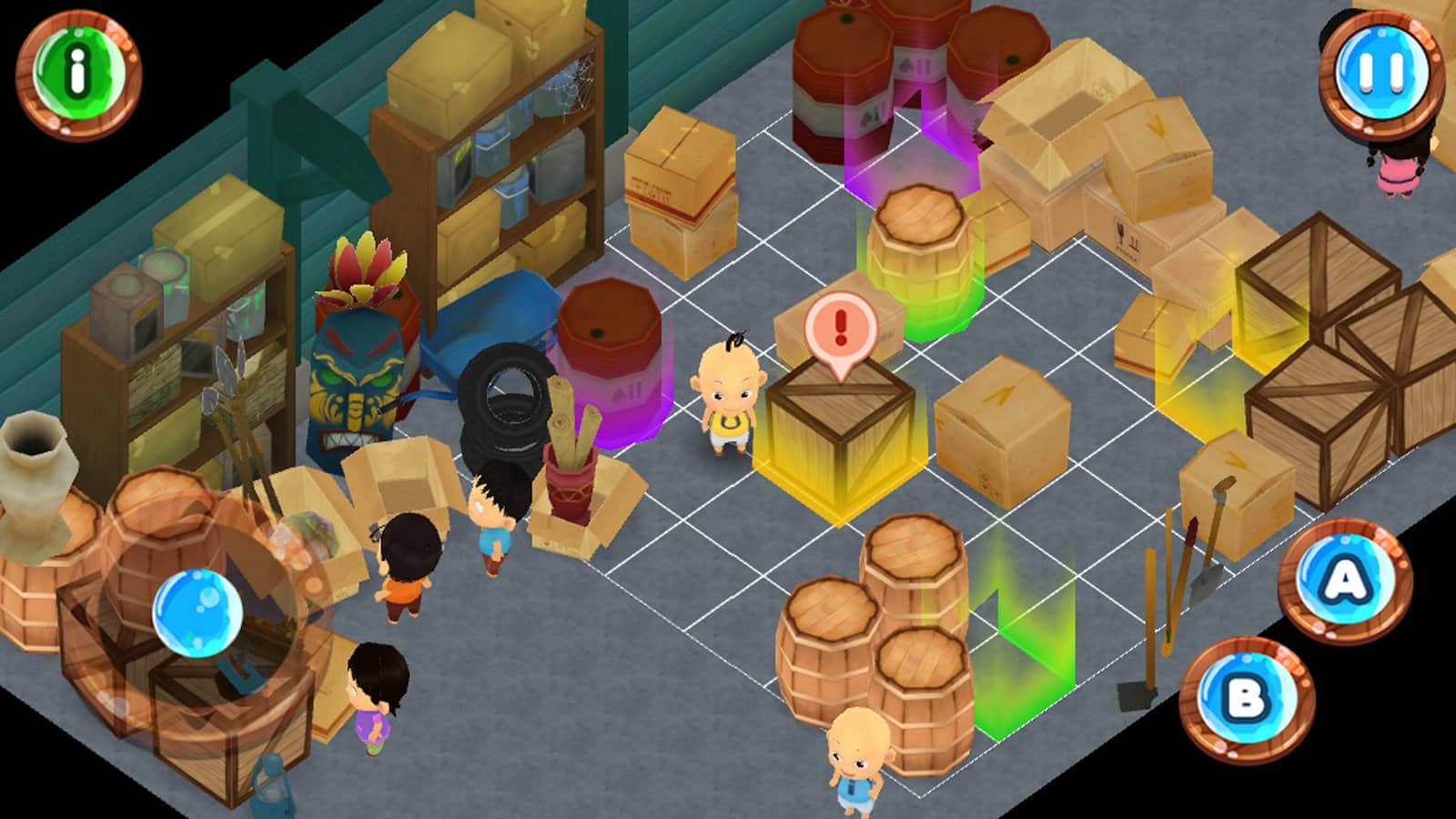Select the glowing yellow crate

[837, 428]
